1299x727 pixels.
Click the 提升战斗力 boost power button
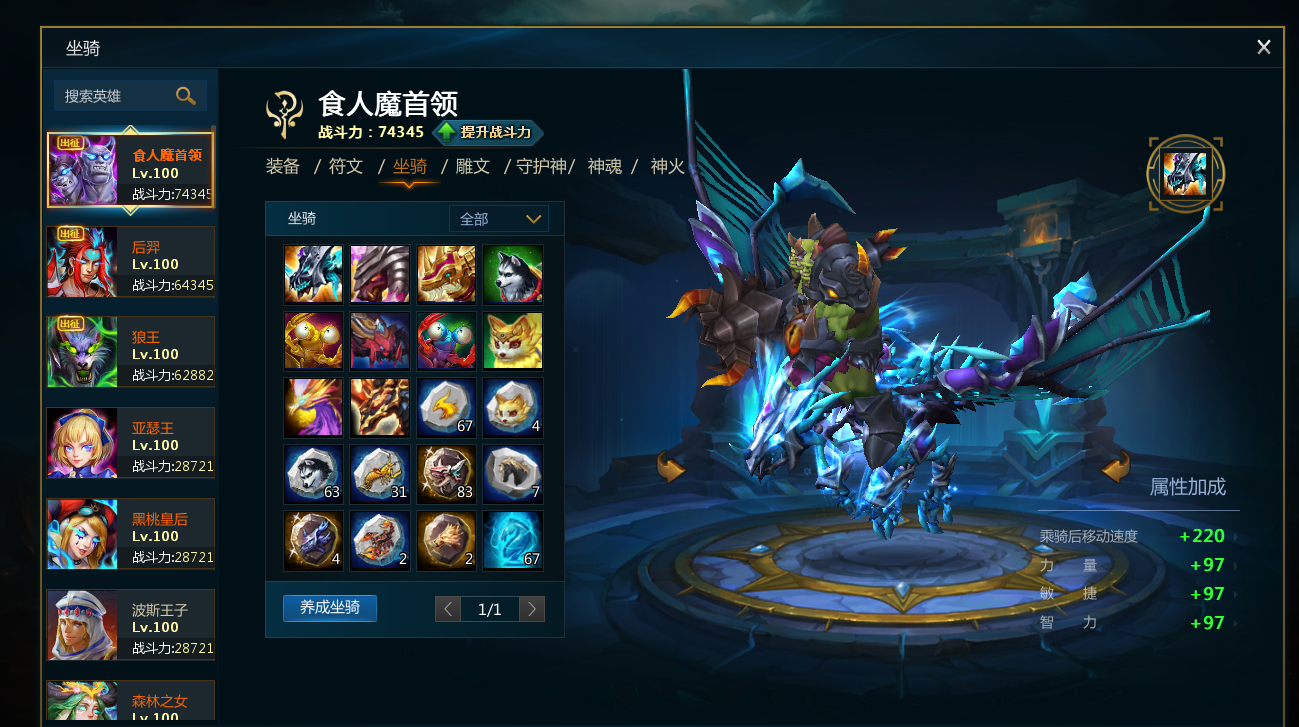(488, 132)
